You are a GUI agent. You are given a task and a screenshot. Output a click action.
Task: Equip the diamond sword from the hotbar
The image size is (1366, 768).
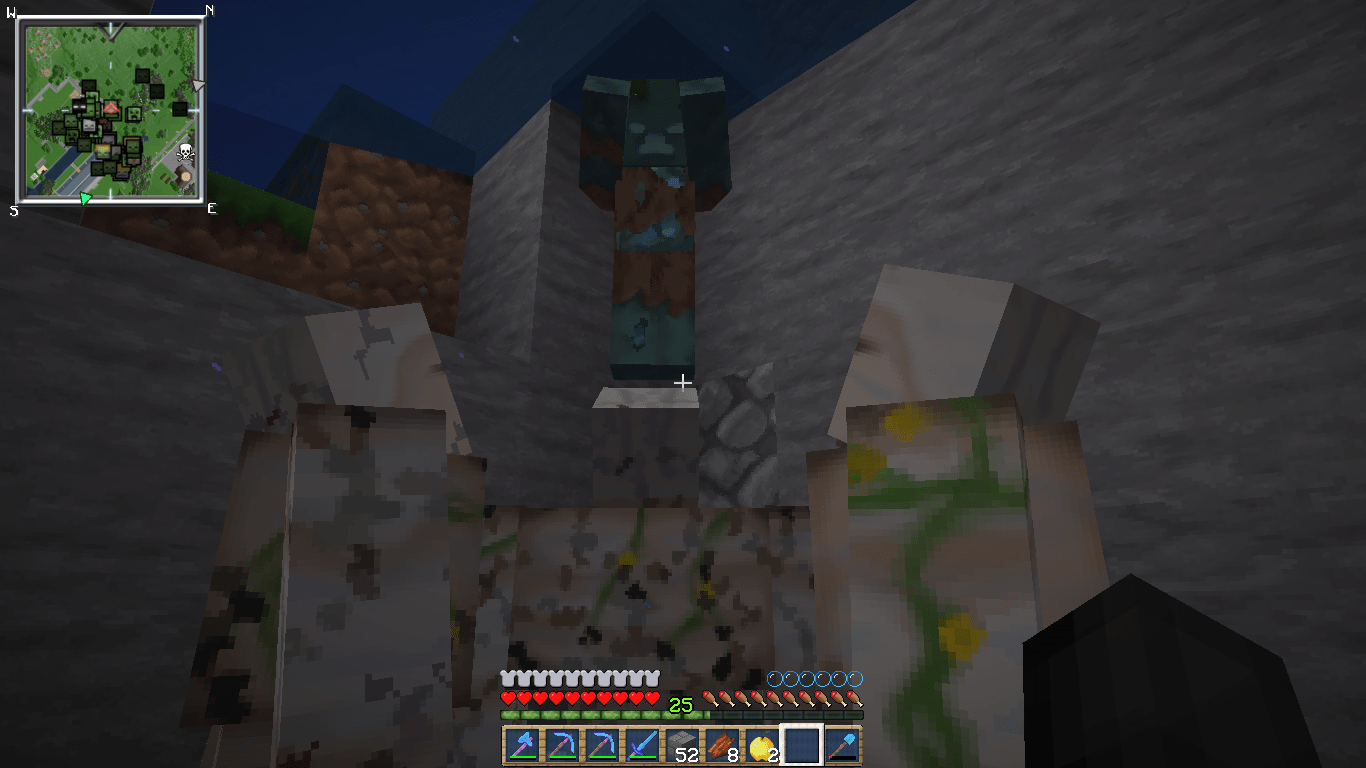641,745
